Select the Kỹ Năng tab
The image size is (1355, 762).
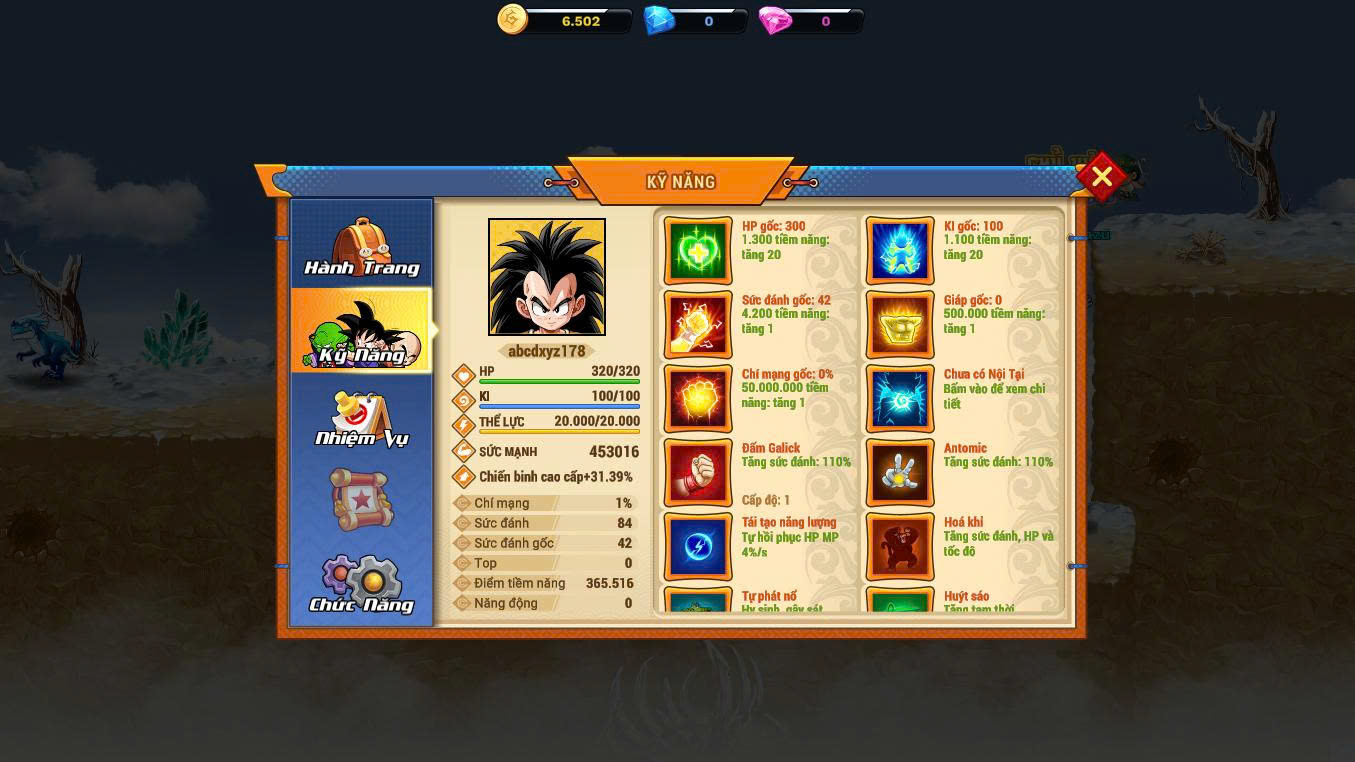coord(362,332)
